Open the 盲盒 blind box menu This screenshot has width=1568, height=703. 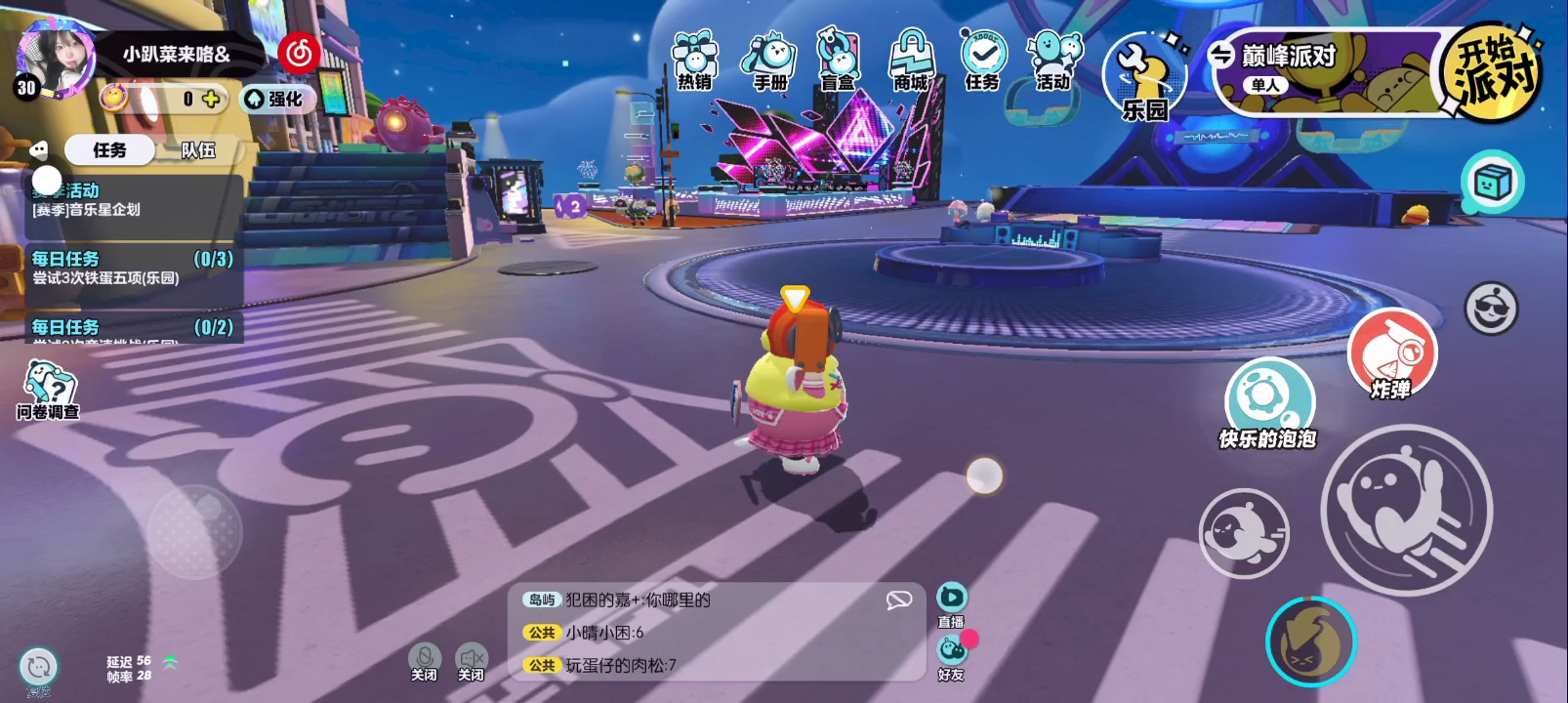click(838, 61)
